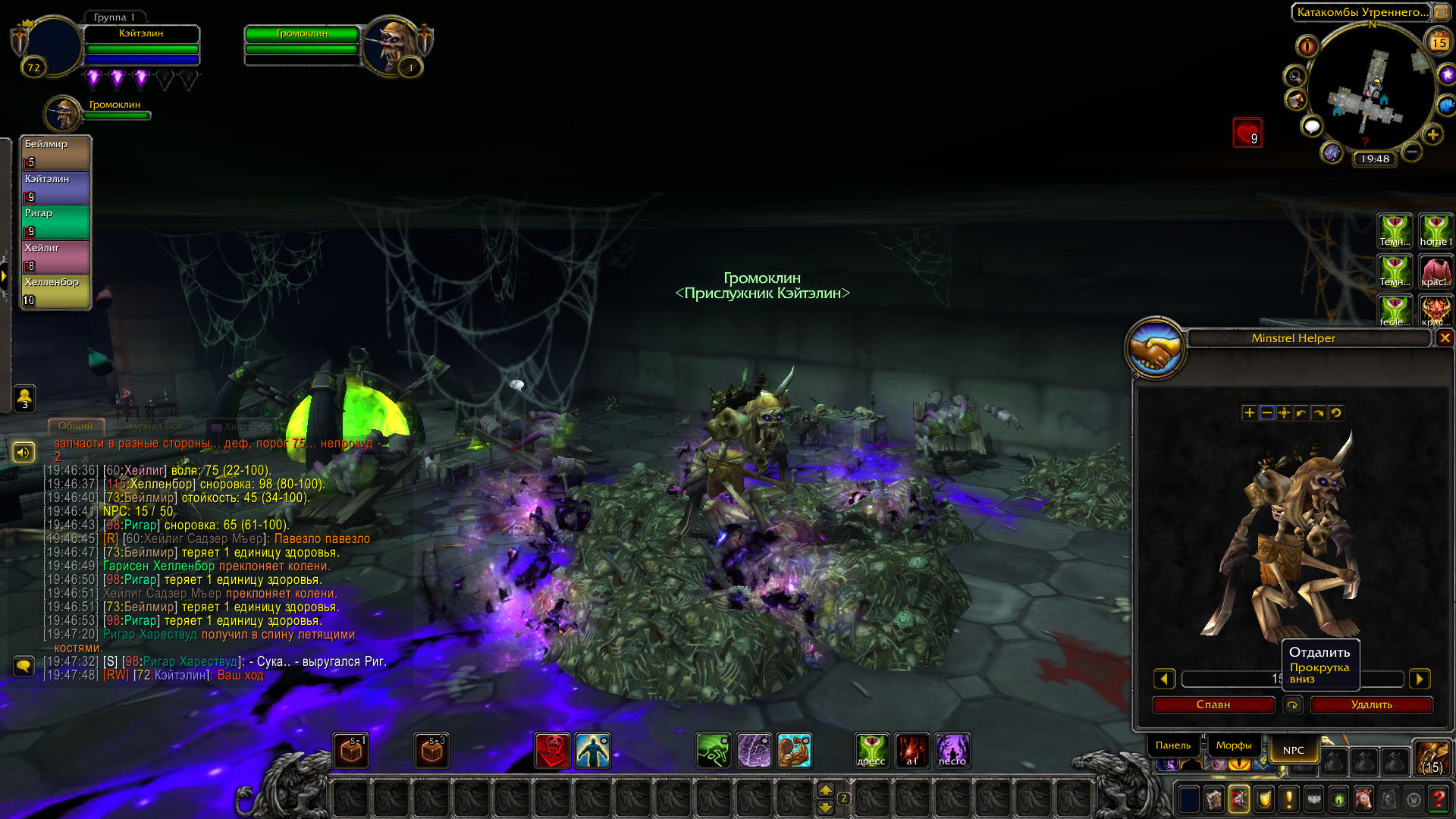Open the Панель tab
The width and height of the screenshot is (1456, 819).
click(1173, 745)
